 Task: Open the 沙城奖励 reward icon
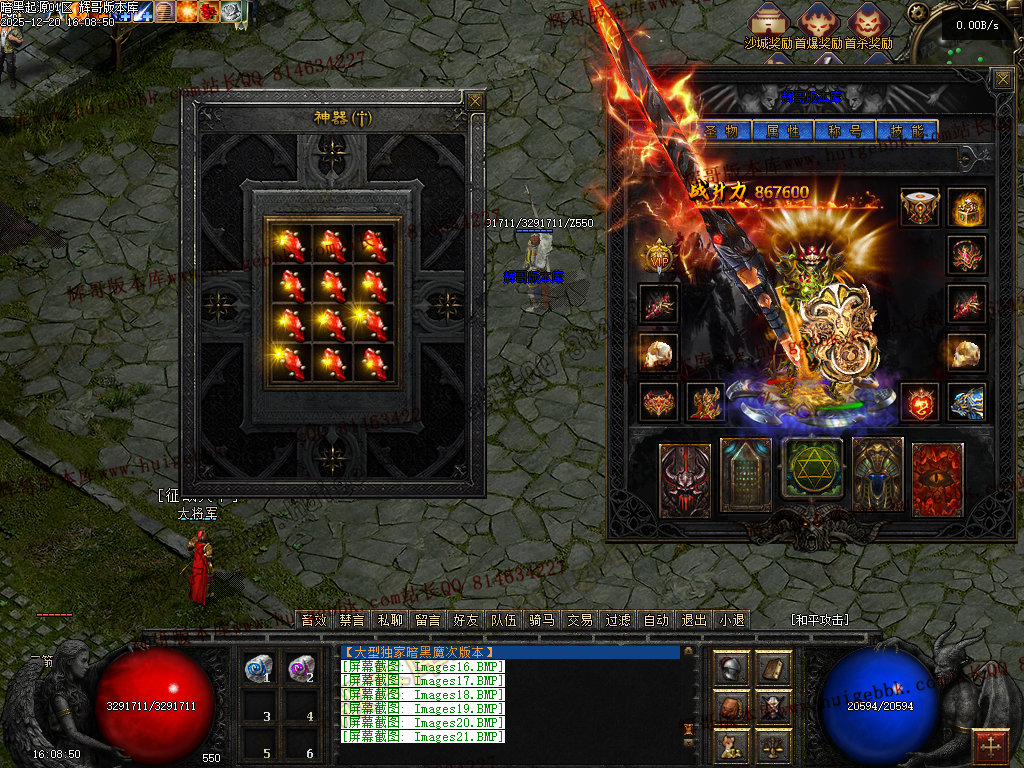(769, 23)
